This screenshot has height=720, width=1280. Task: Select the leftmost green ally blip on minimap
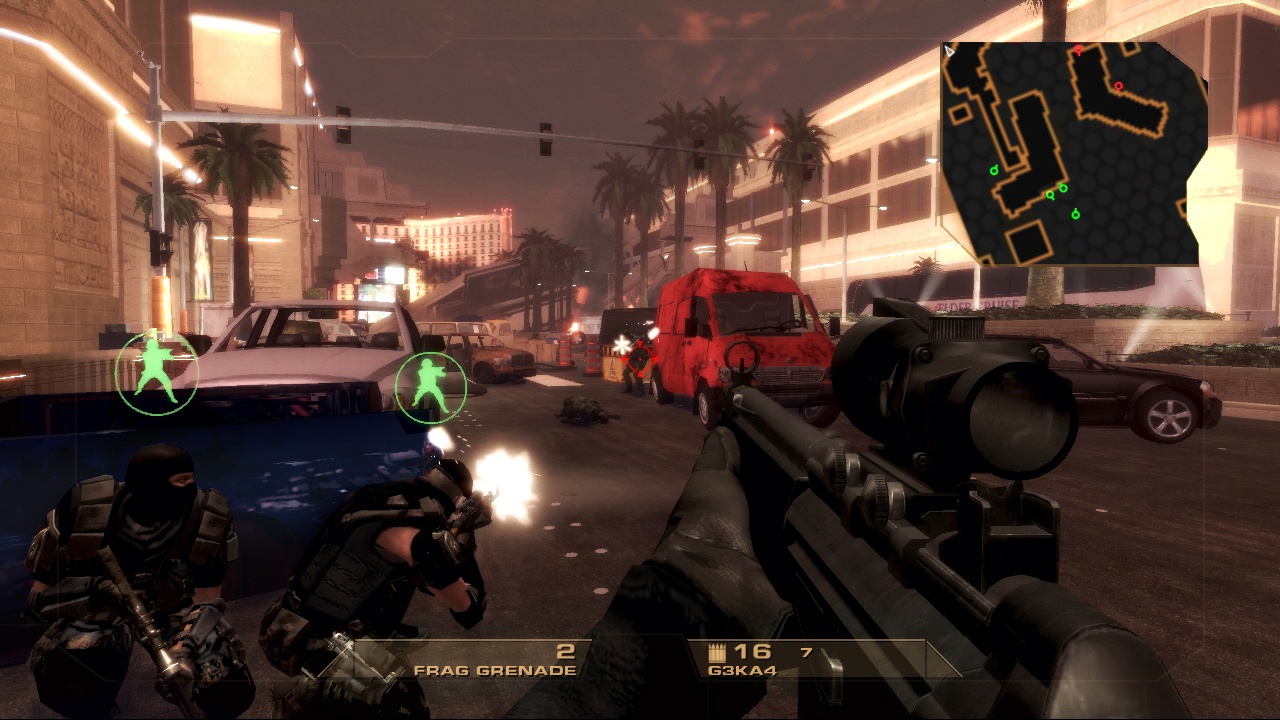995,169
